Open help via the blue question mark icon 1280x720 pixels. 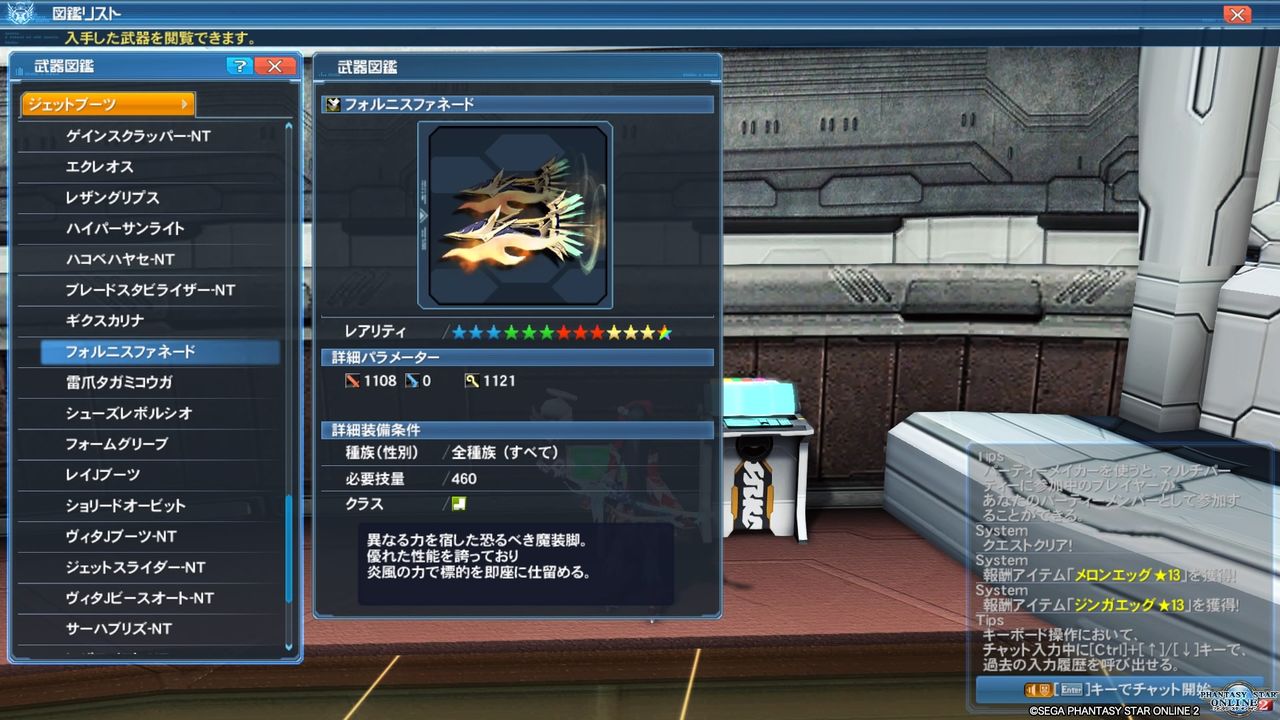[x=239, y=66]
